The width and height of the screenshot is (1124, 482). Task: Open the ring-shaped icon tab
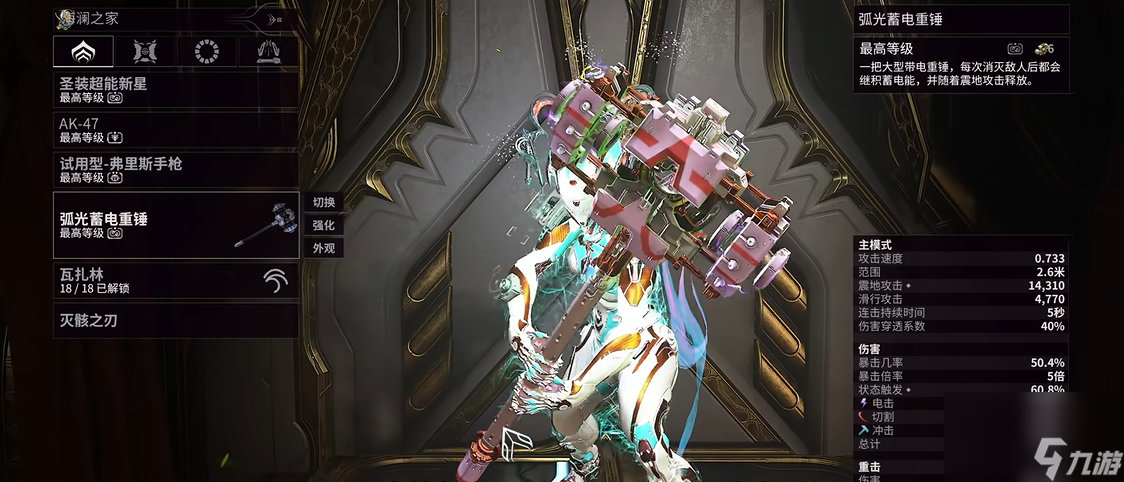pyautogui.click(x=206, y=52)
